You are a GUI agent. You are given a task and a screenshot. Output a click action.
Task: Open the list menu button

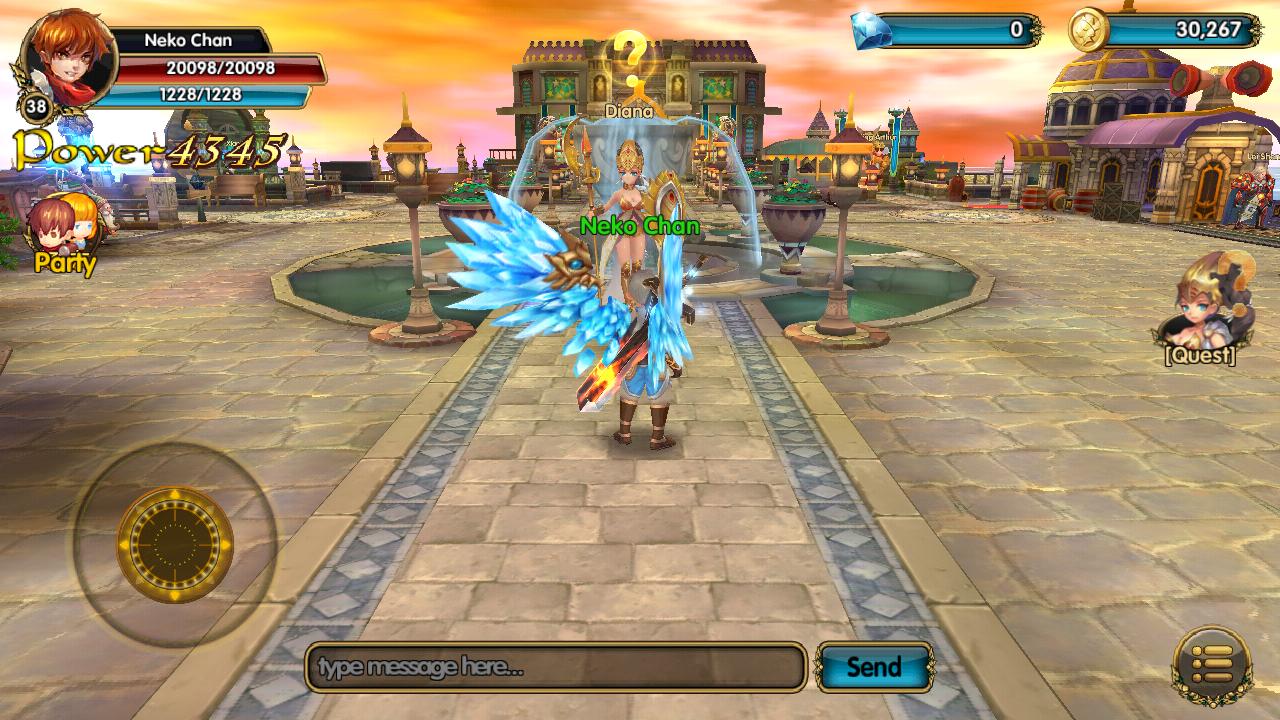click(1211, 665)
